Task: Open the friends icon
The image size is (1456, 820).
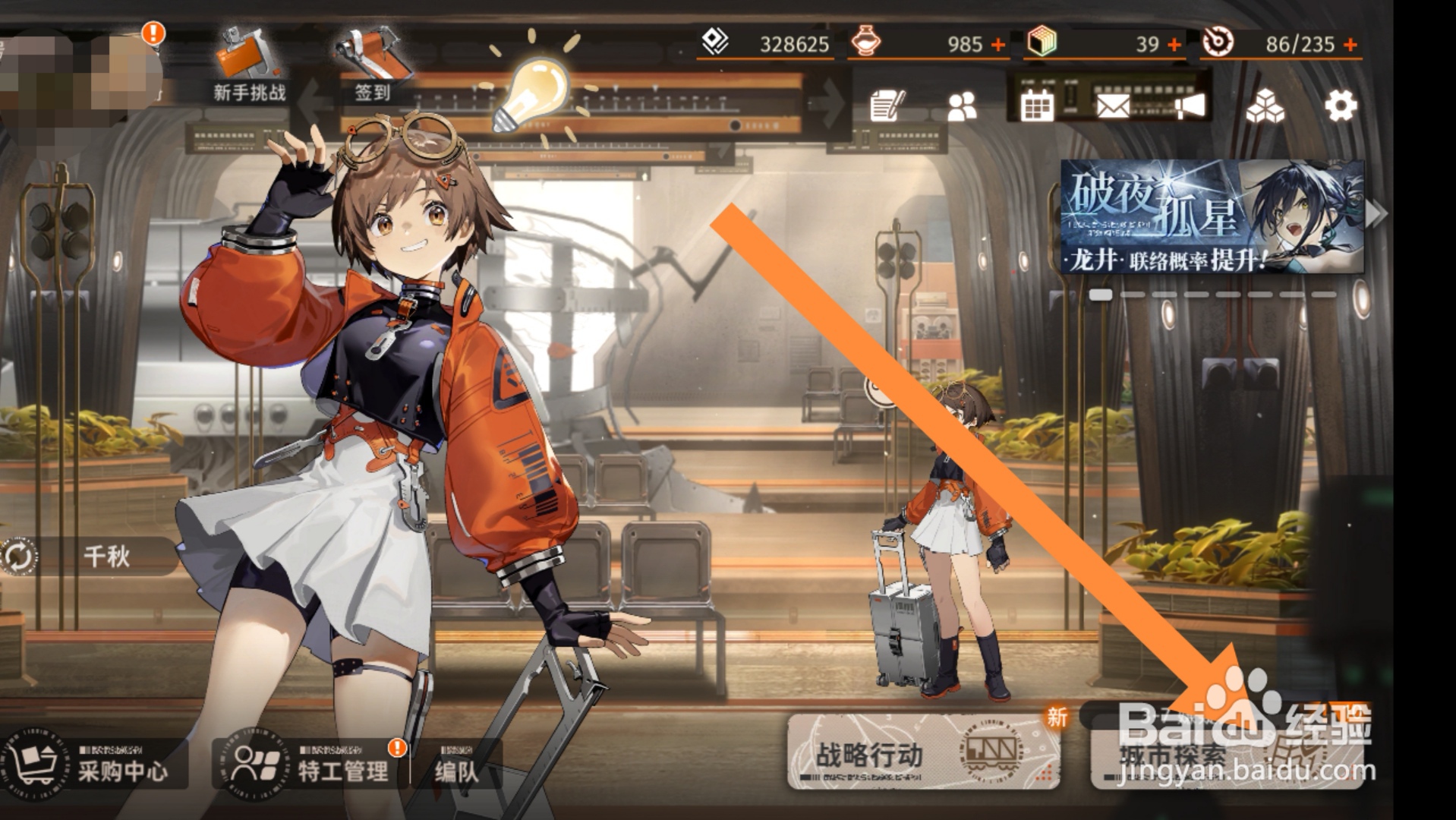Action: click(x=962, y=107)
